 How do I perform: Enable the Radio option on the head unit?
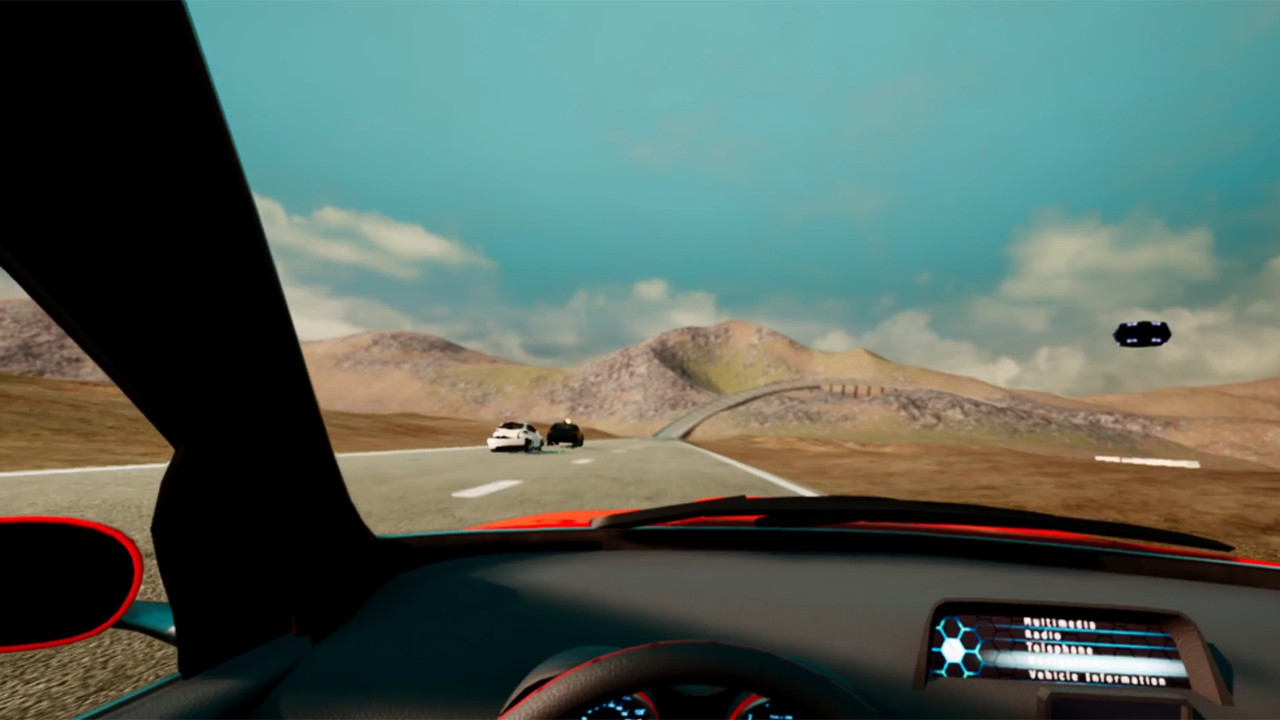click(1042, 634)
